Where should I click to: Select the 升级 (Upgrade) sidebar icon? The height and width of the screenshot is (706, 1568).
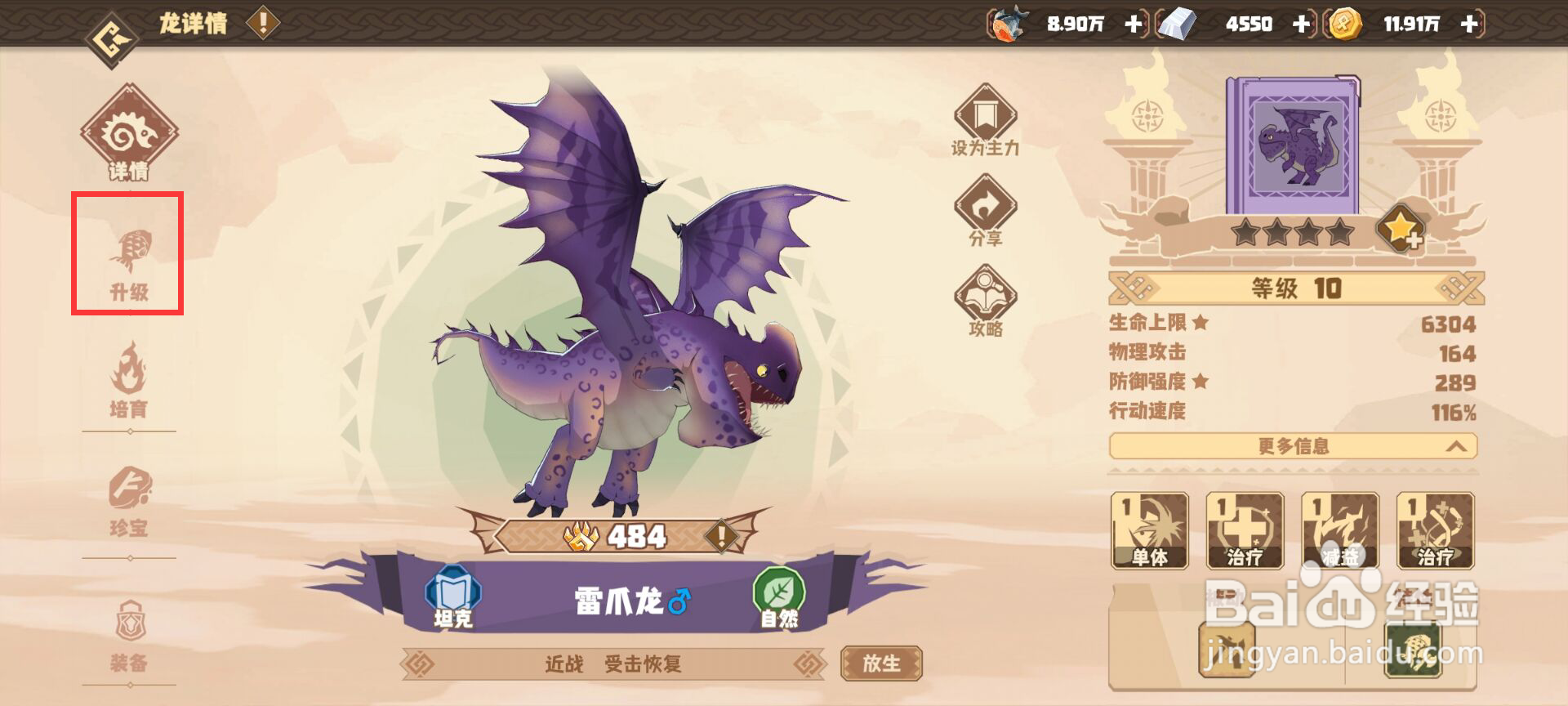click(x=131, y=253)
